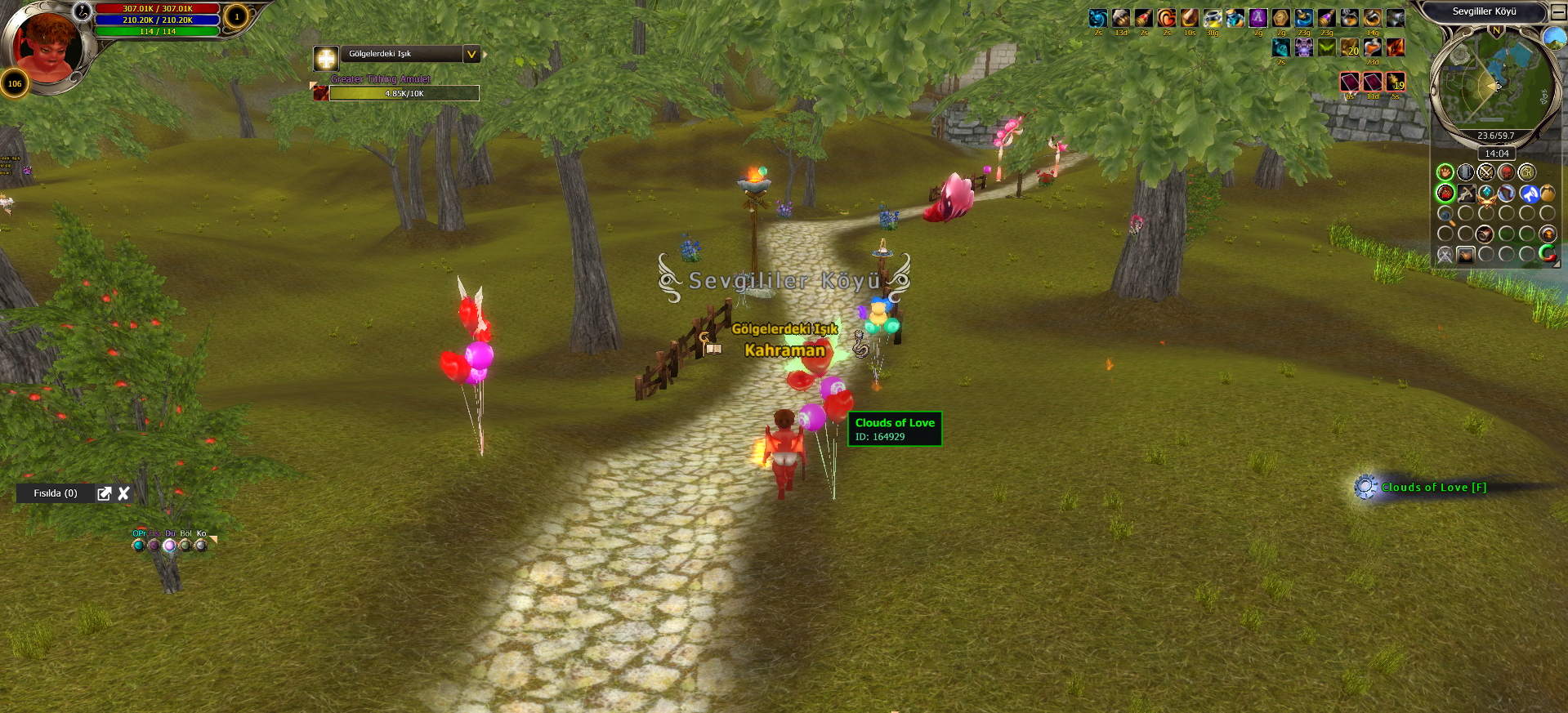Select the paw print tracking icon
The height and width of the screenshot is (713, 1568).
pyautogui.click(x=1445, y=172)
